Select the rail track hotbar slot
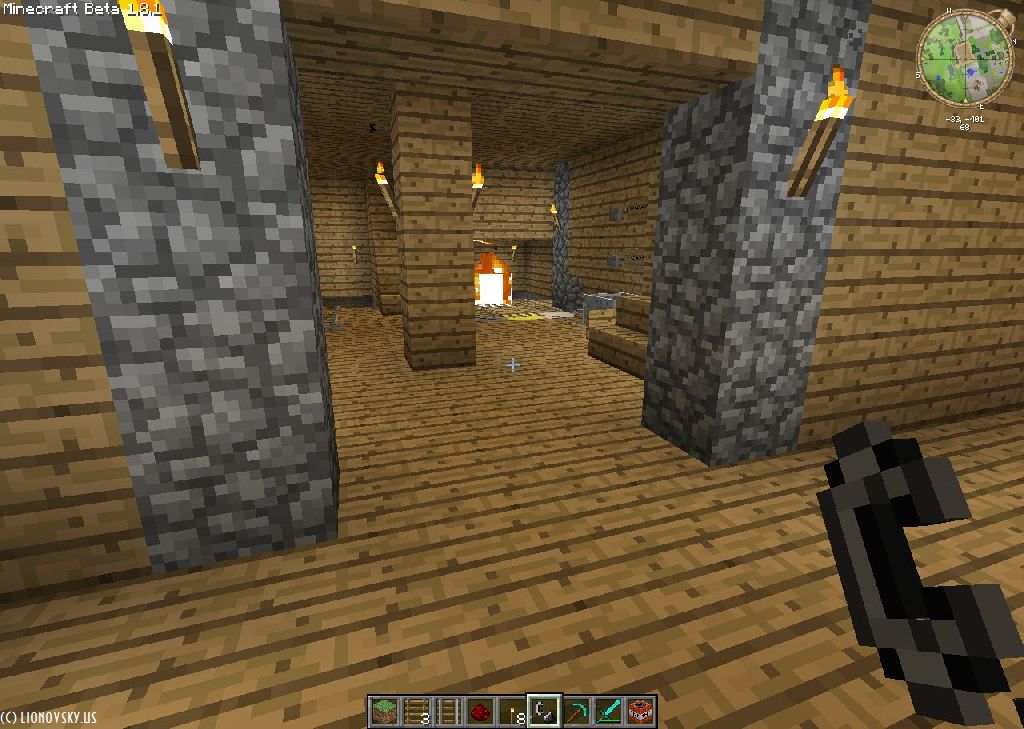 click(447, 711)
